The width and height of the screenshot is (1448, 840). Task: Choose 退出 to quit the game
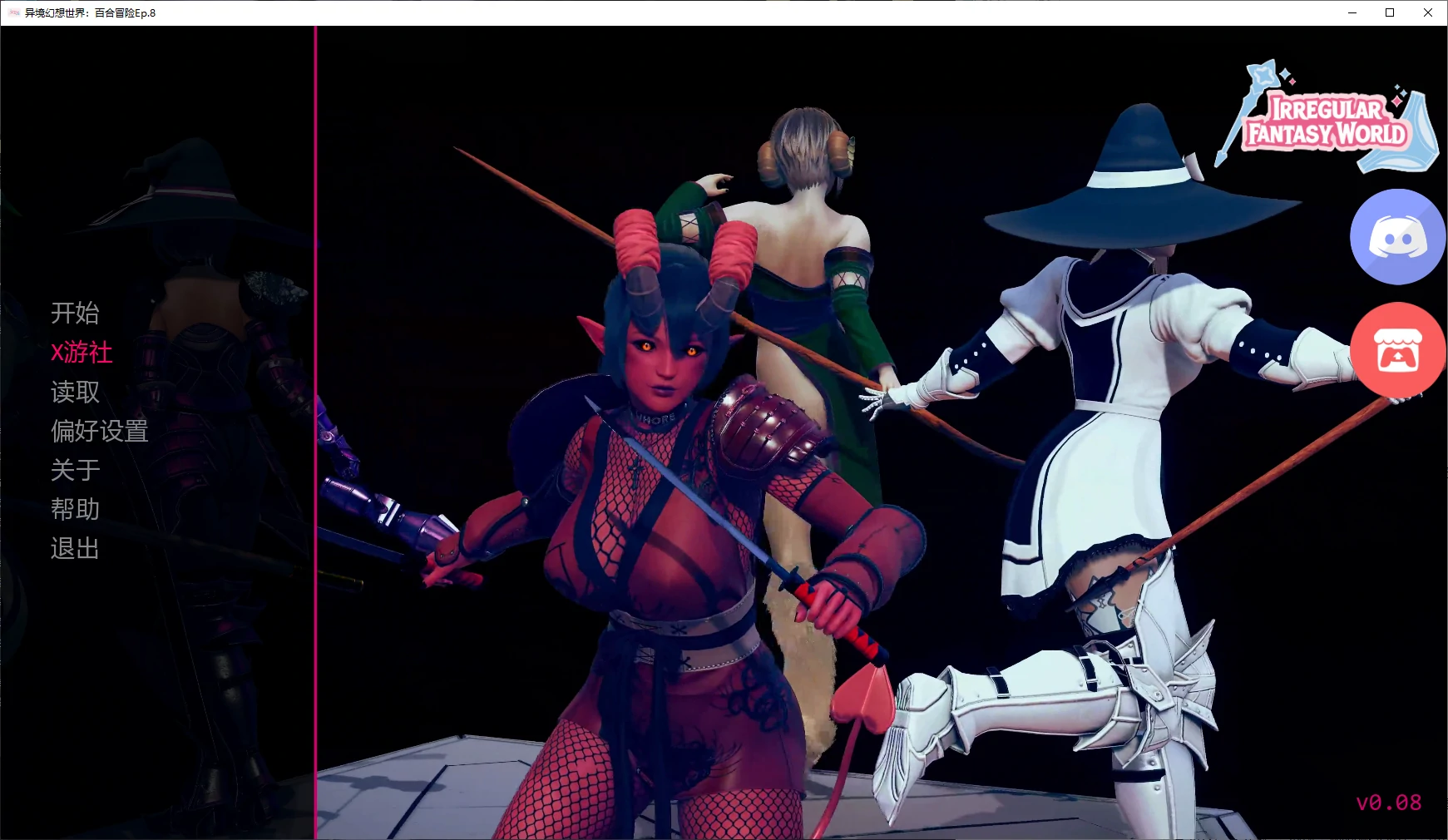75,548
